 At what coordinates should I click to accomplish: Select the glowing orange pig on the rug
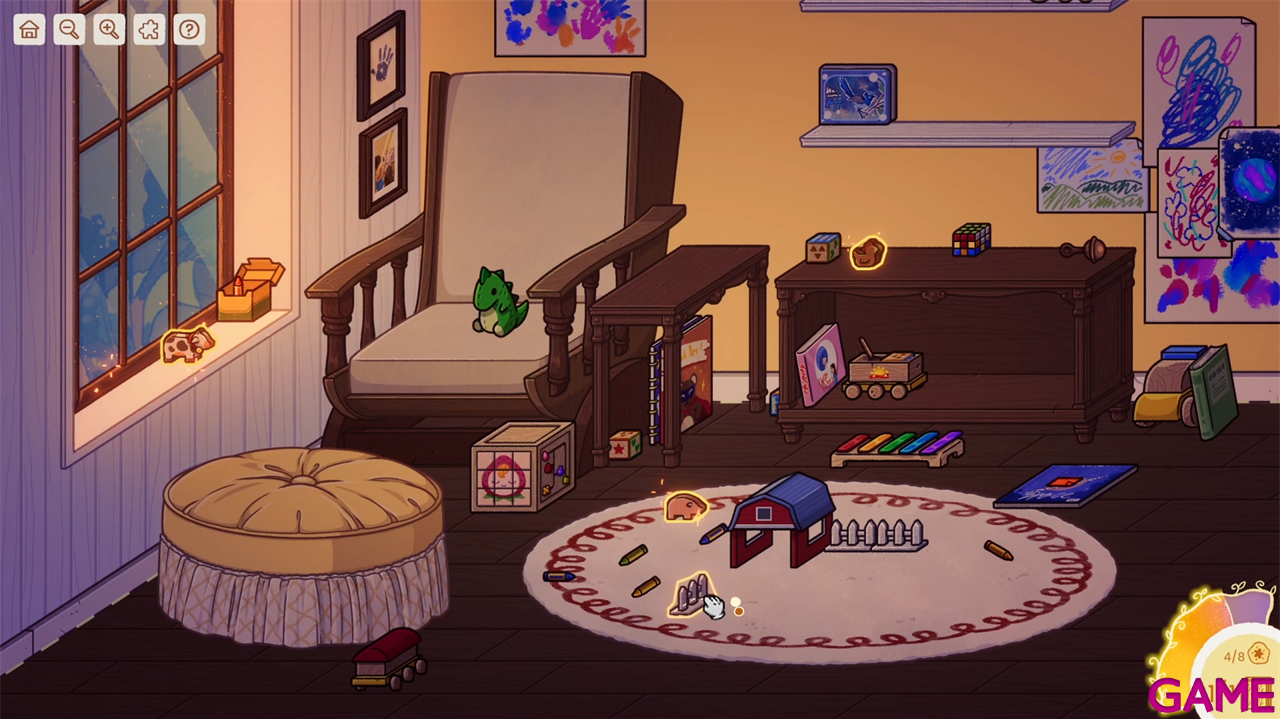coord(686,508)
